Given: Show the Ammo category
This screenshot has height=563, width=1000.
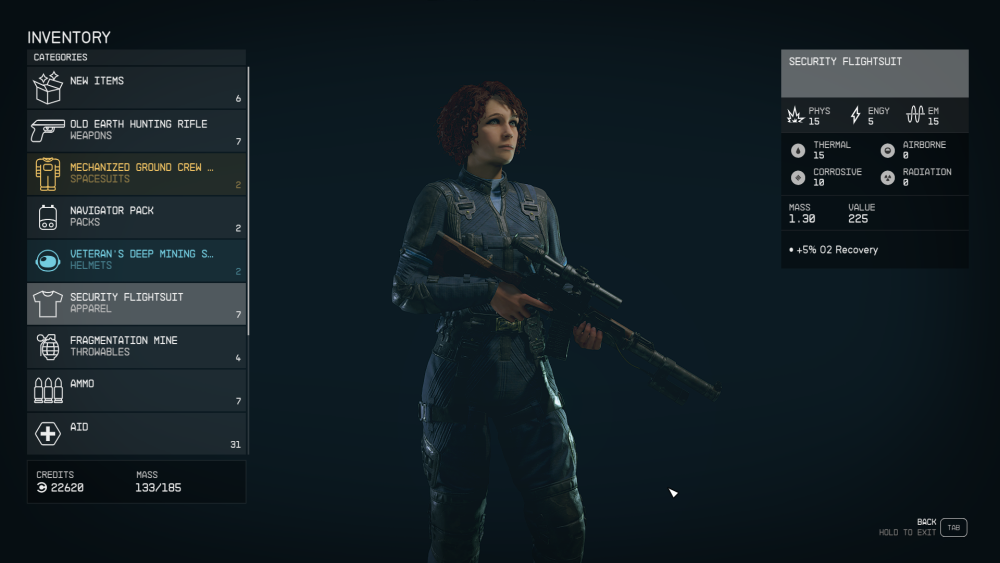Looking at the screenshot, I should pyautogui.click(x=136, y=390).
